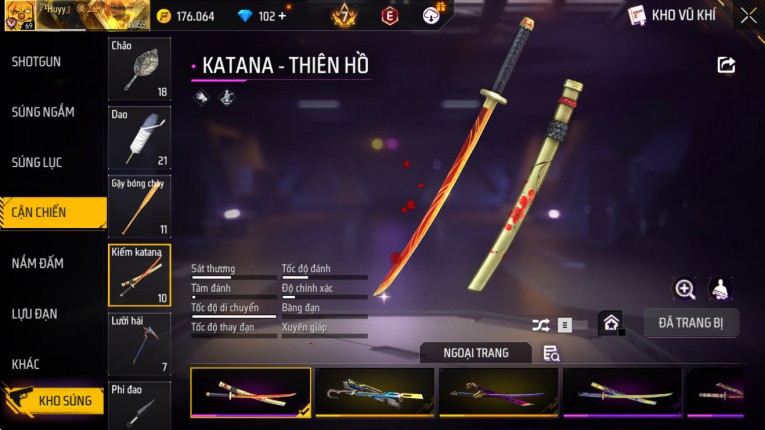The height and width of the screenshot is (430, 765).
Task: Select the Chảo pan weapon
Action: (139, 69)
